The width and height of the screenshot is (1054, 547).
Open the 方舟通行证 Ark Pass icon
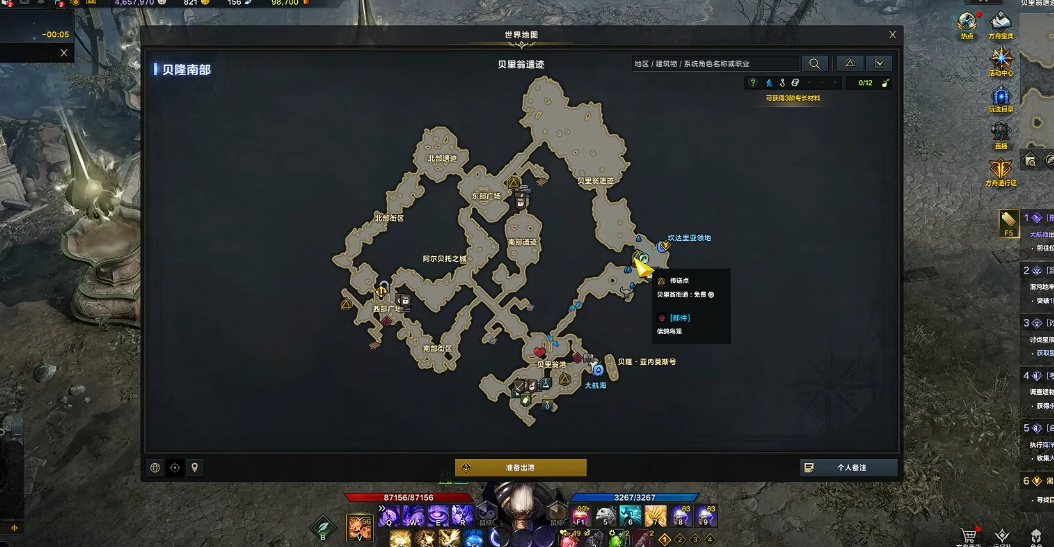1001,171
